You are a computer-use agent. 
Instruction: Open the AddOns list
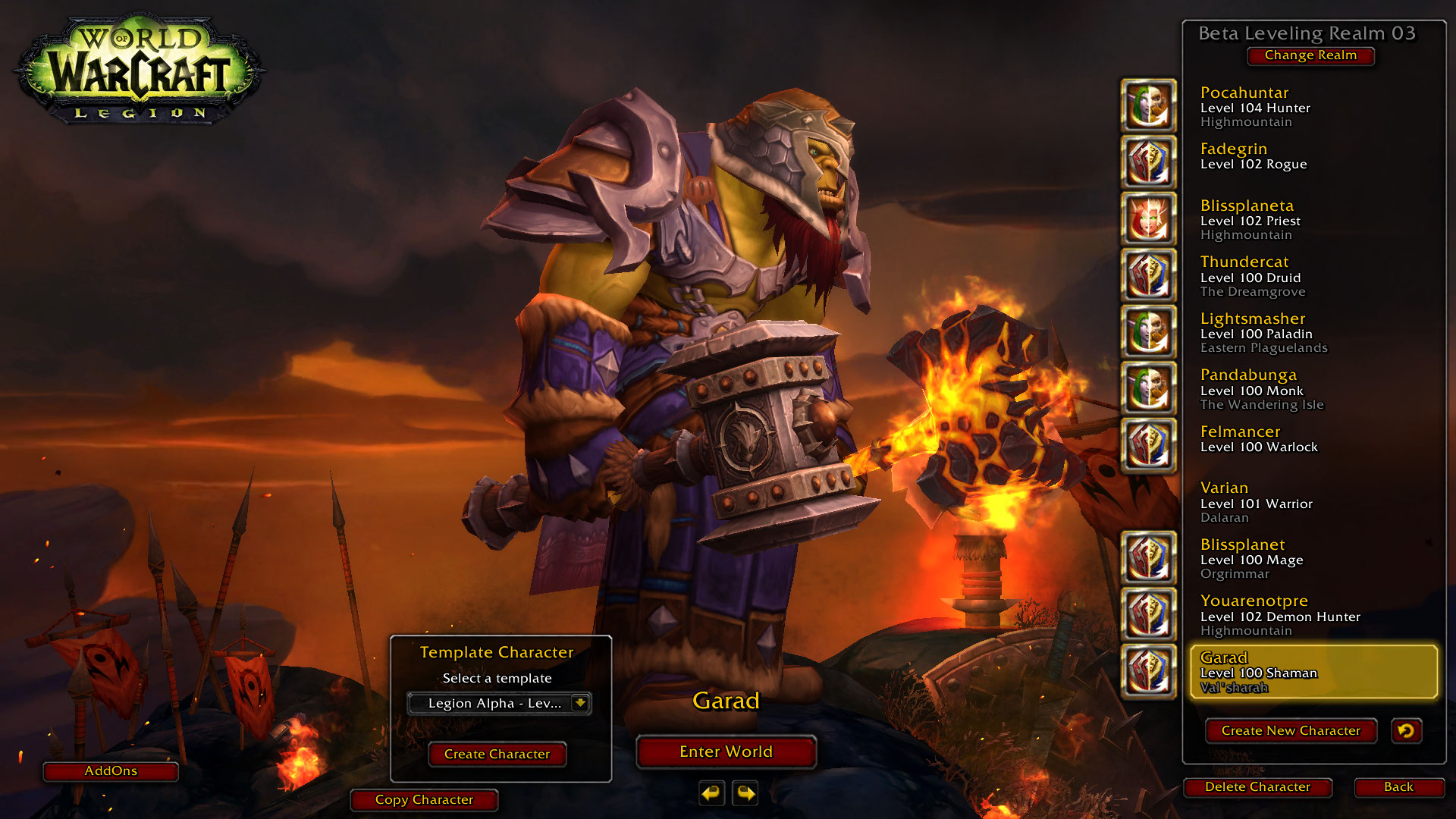pyautogui.click(x=111, y=771)
